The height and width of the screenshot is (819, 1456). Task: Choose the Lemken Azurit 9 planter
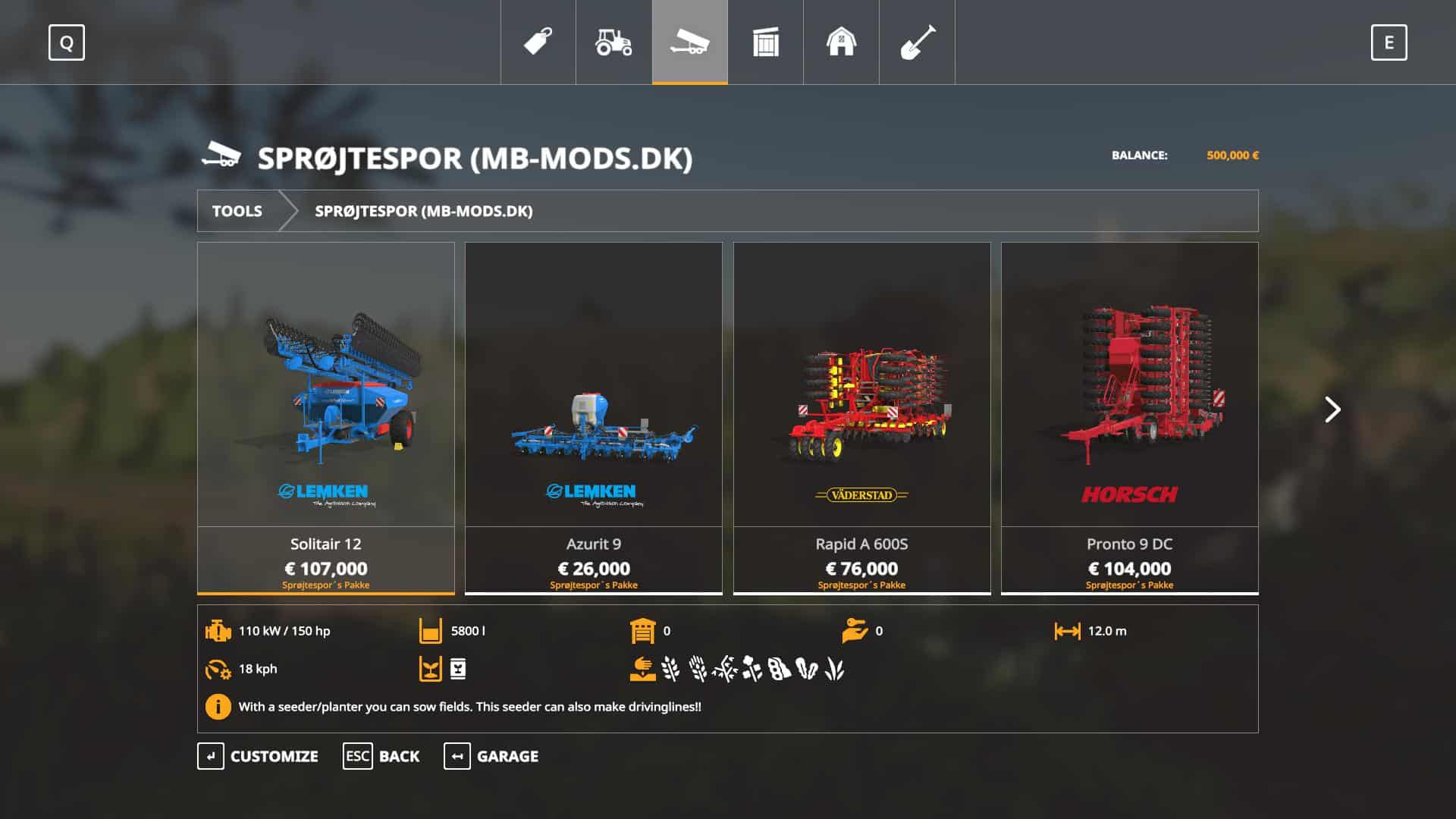click(594, 417)
